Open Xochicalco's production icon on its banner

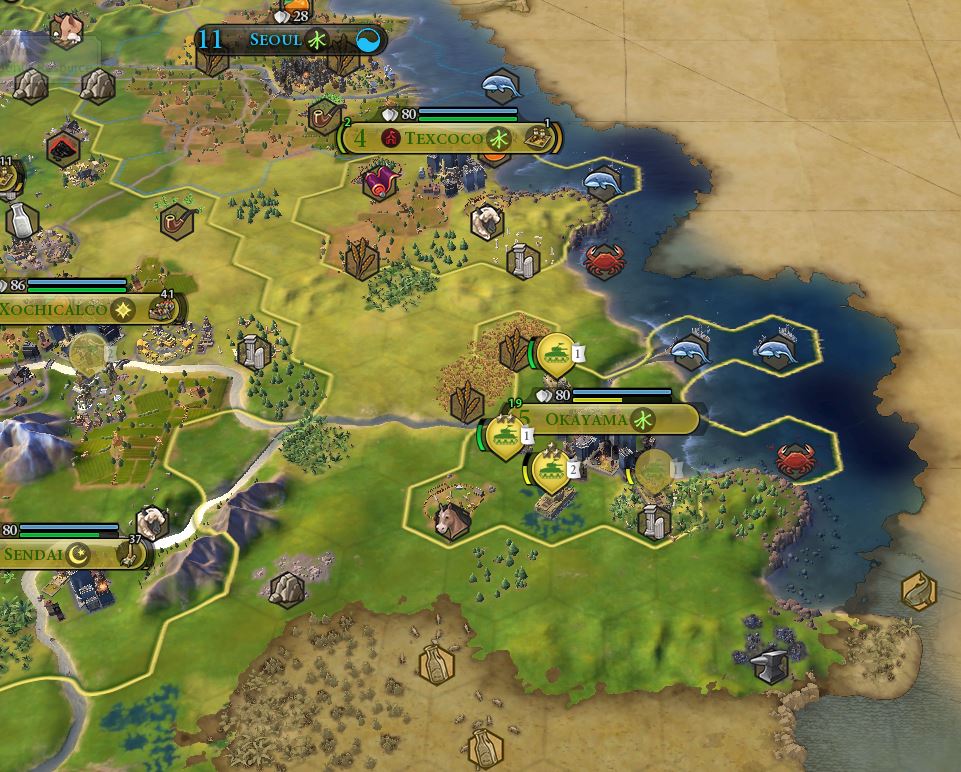tap(160, 309)
